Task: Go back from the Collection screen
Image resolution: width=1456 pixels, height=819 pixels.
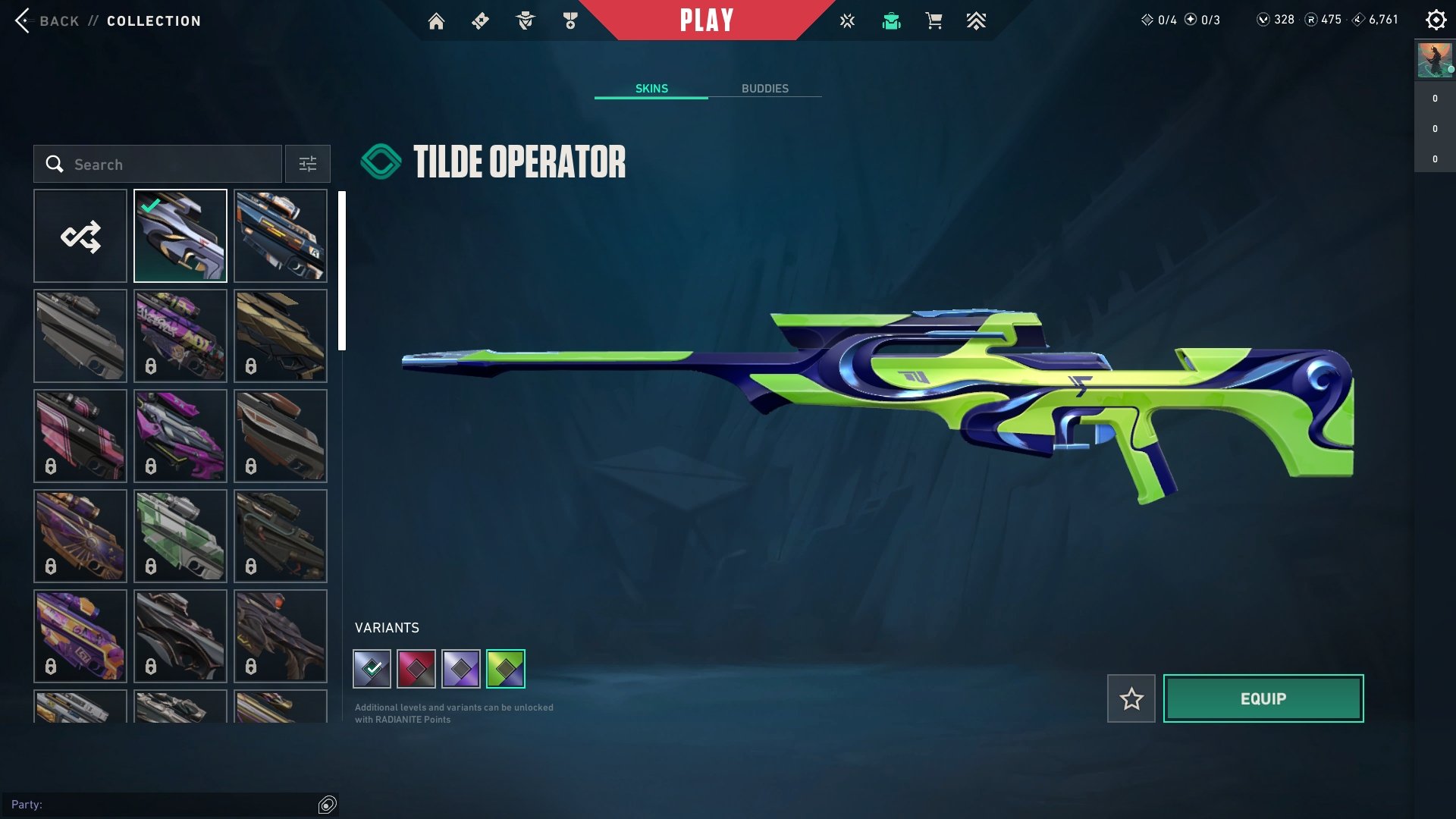Action: [47, 21]
